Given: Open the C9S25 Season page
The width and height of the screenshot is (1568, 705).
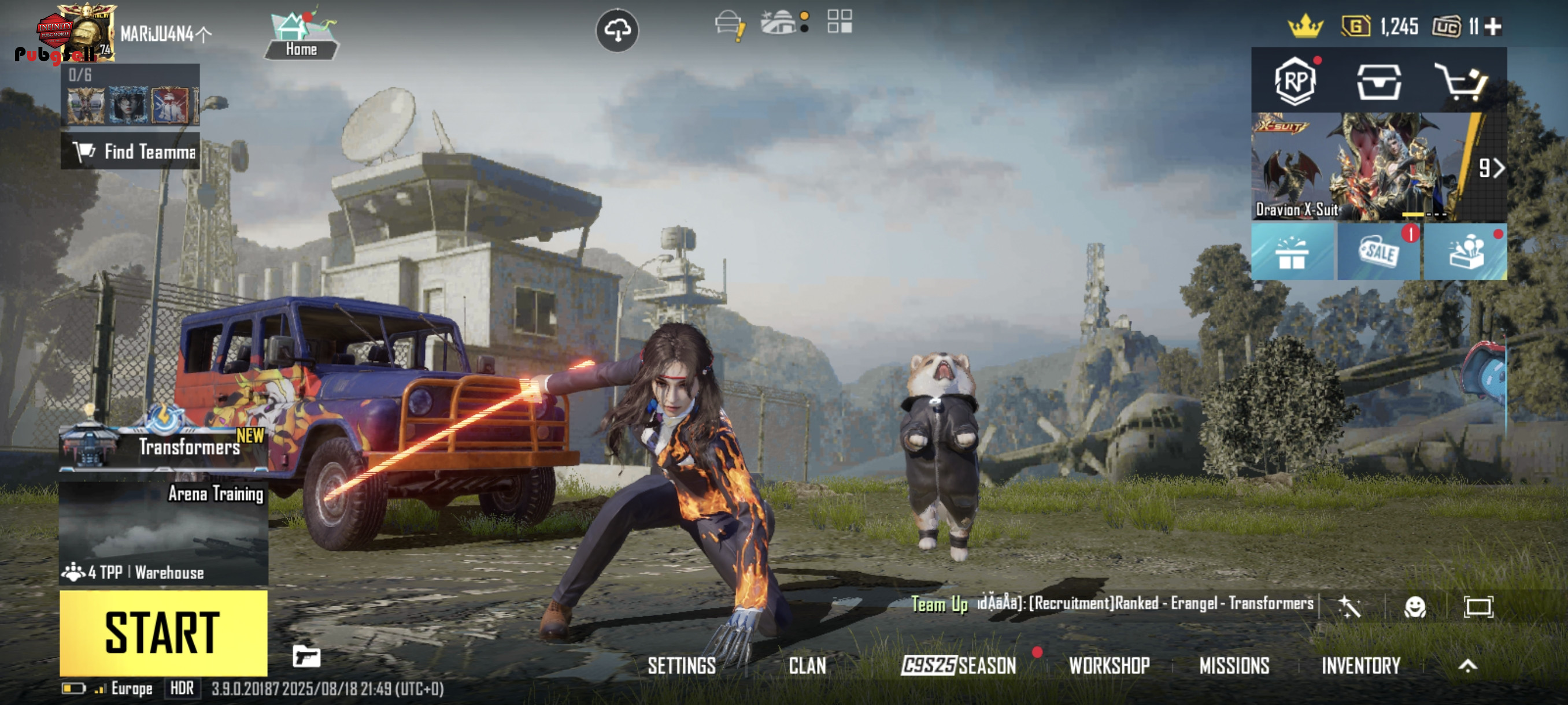Looking at the screenshot, I should coord(959,666).
